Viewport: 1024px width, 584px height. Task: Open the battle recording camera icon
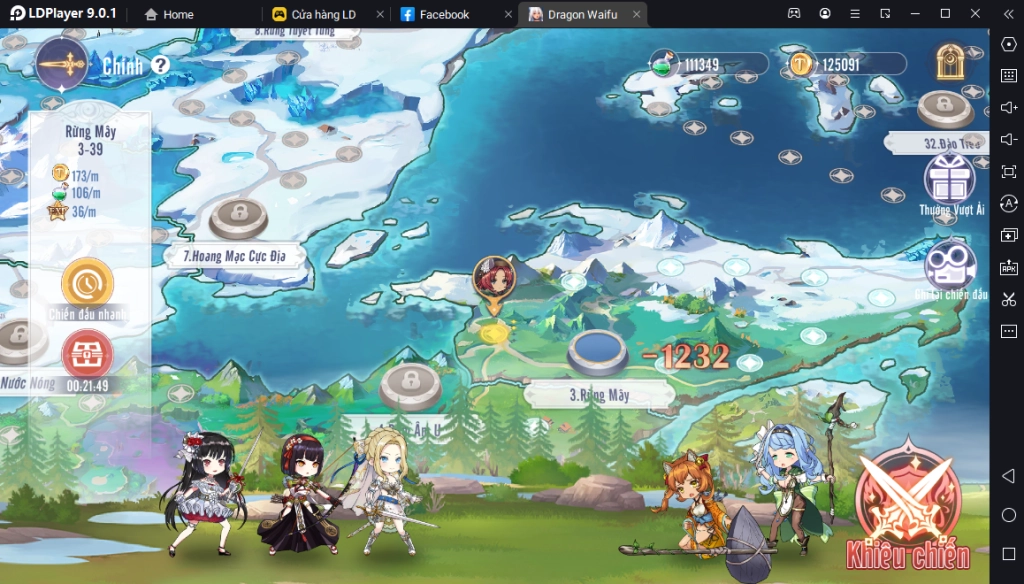coord(950,266)
